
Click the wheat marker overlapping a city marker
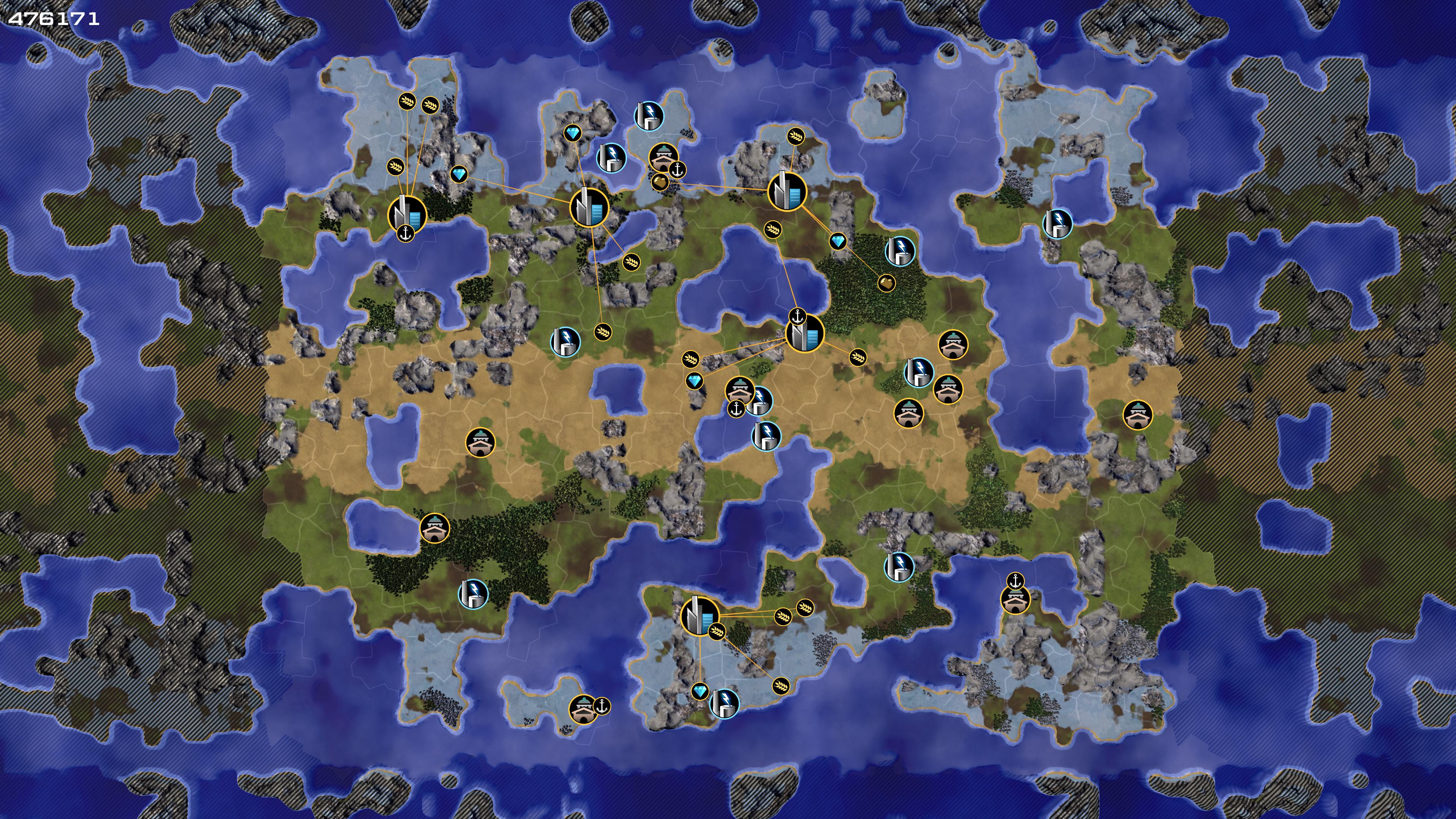[717, 631]
